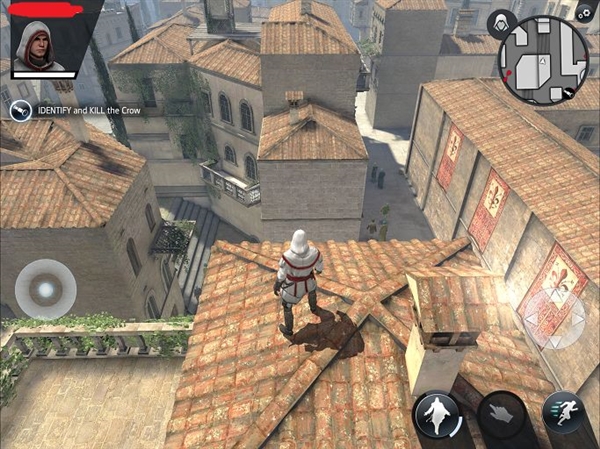Tap the virtual movement joystick
The width and height of the screenshot is (600, 449).
pos(44,288)
